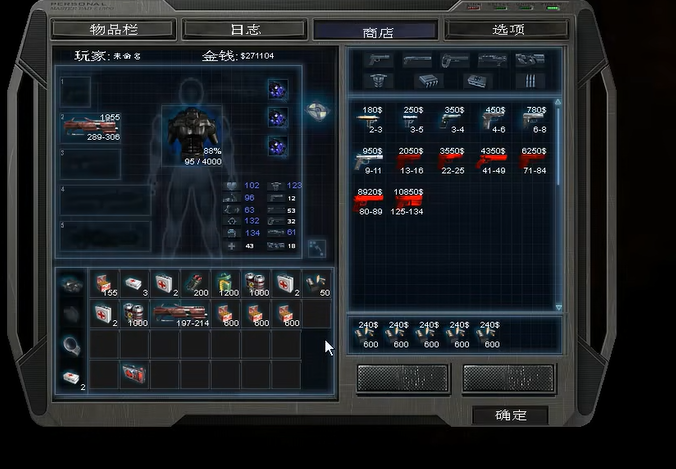The height and width of the screenshot is (469, 676).
Task: Select the 商店 shop tab
Action: click(377, 31)
